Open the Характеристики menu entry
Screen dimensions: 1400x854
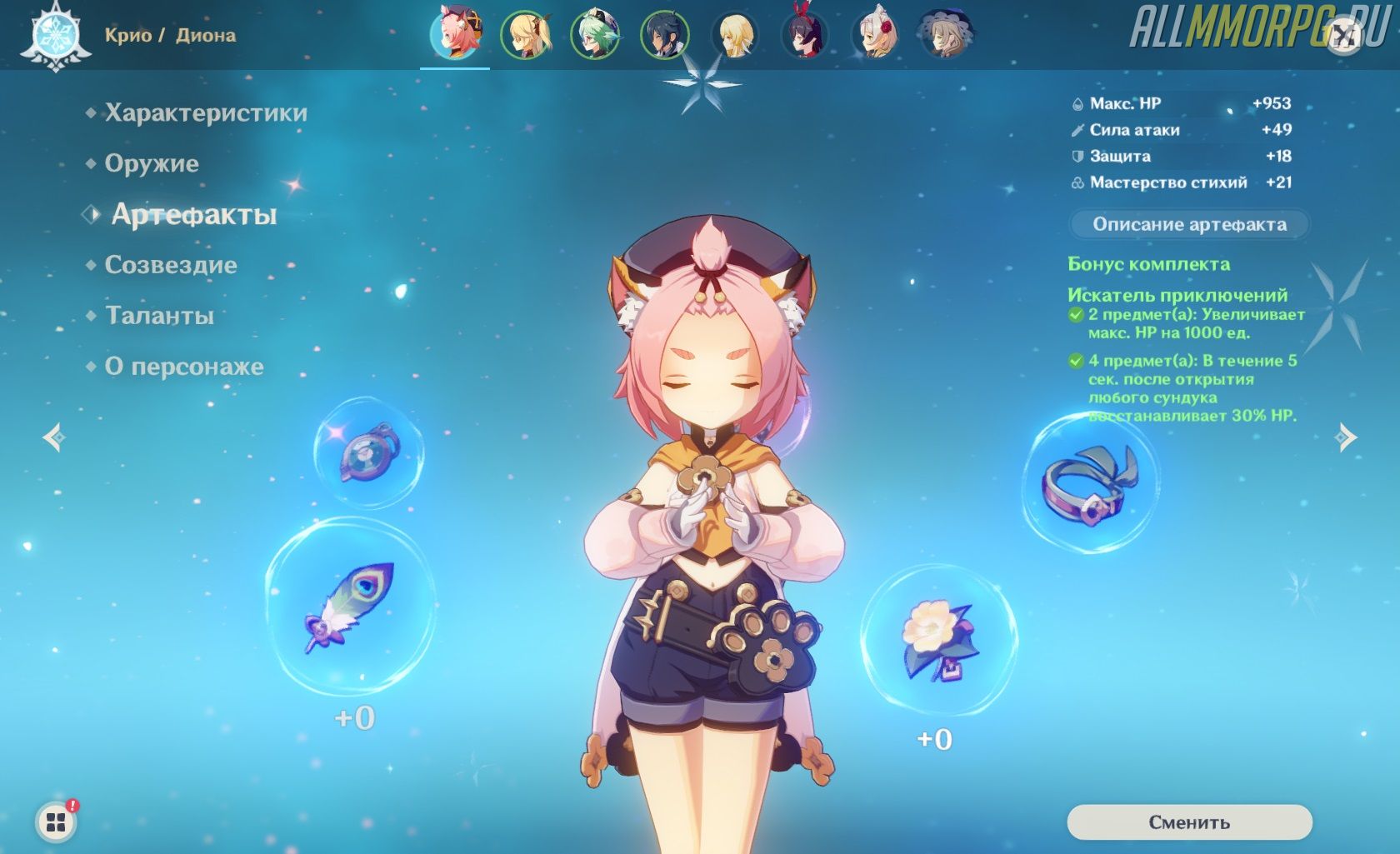tap(205, 113)
